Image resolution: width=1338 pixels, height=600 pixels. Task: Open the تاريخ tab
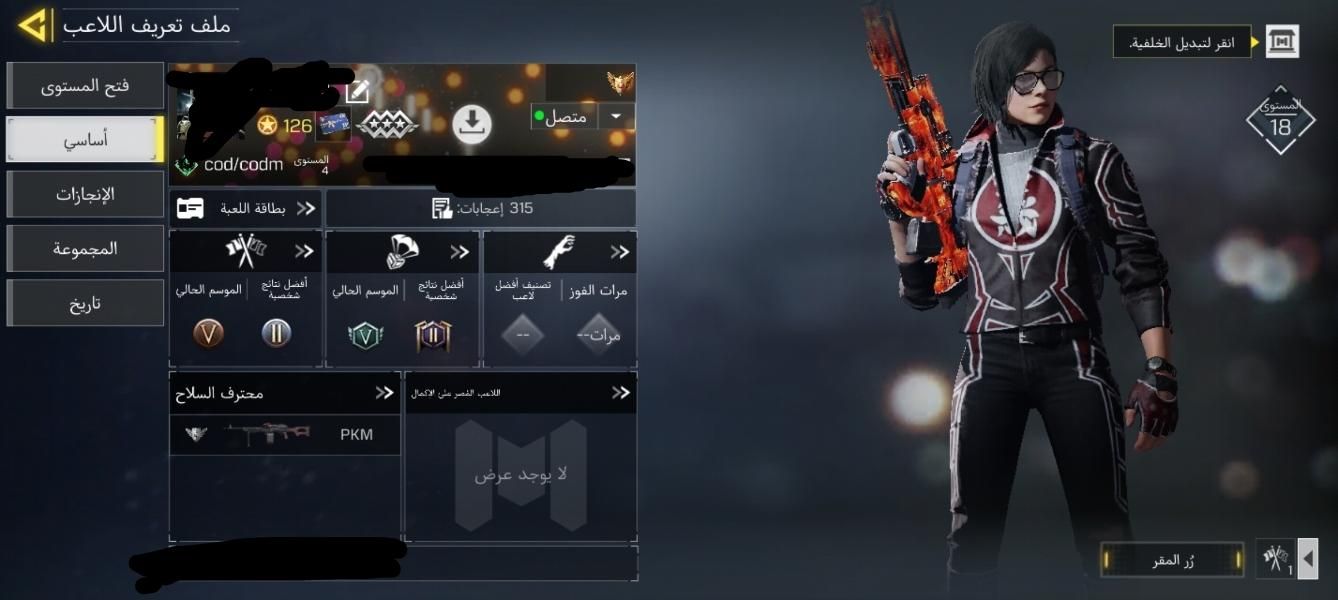click(x=85, y=303)
